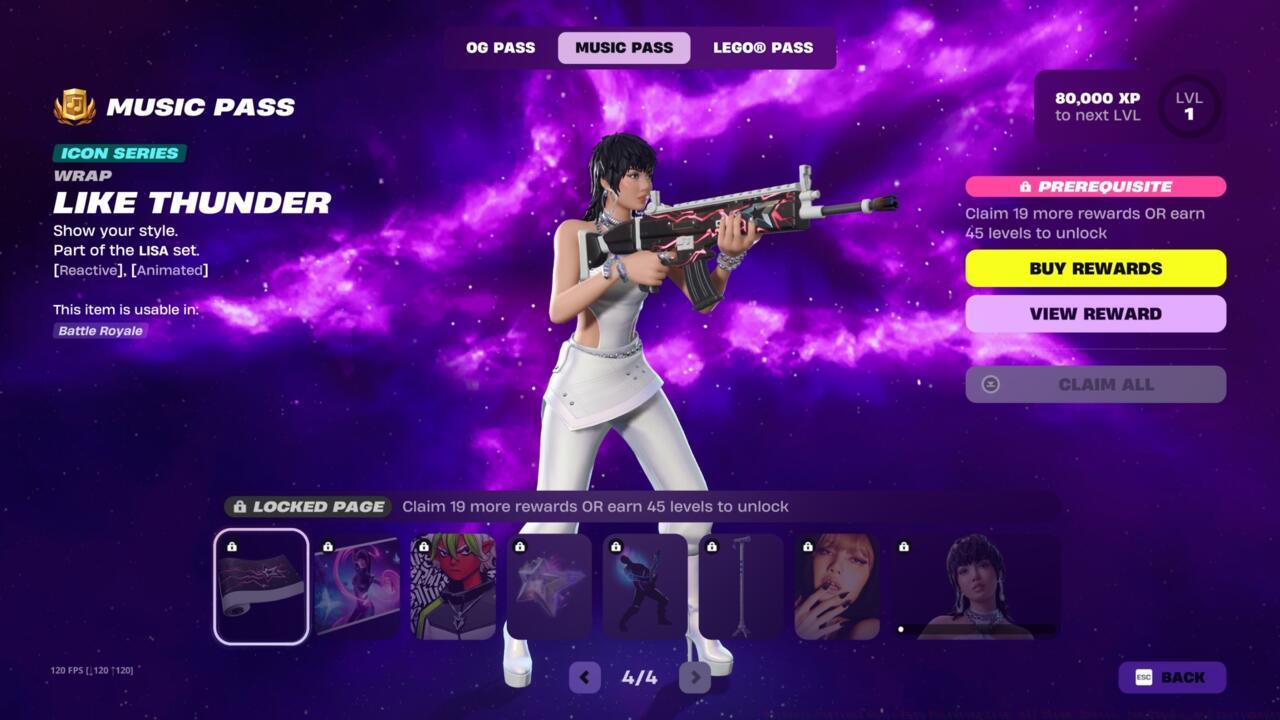This screenshot has width=1280, height=720.
Task: Select the star emoticon reward thumbnail
Action: pyautogui.click(x=548, y=586)
